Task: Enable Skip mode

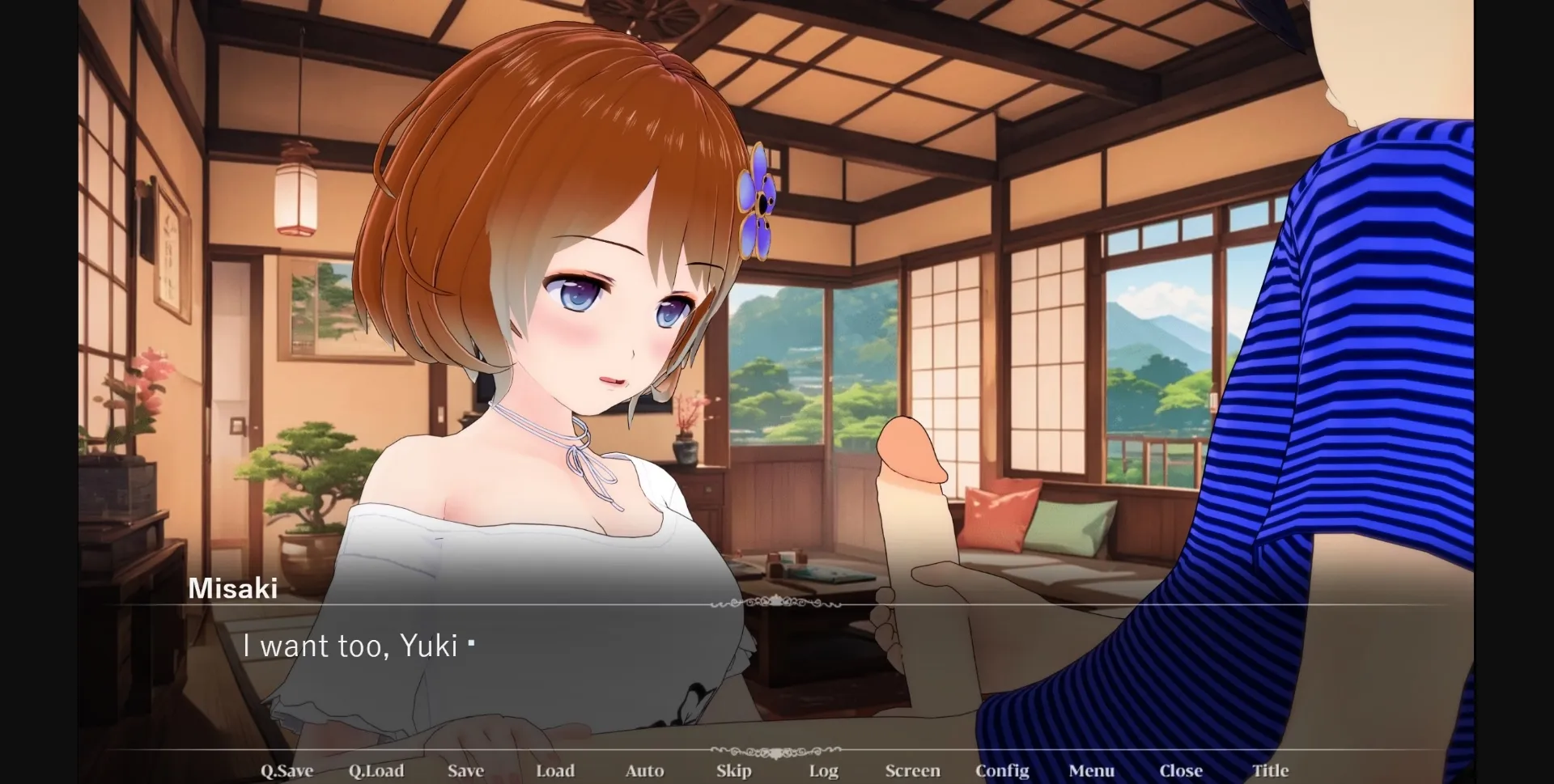Action: (x=733, y=770)
